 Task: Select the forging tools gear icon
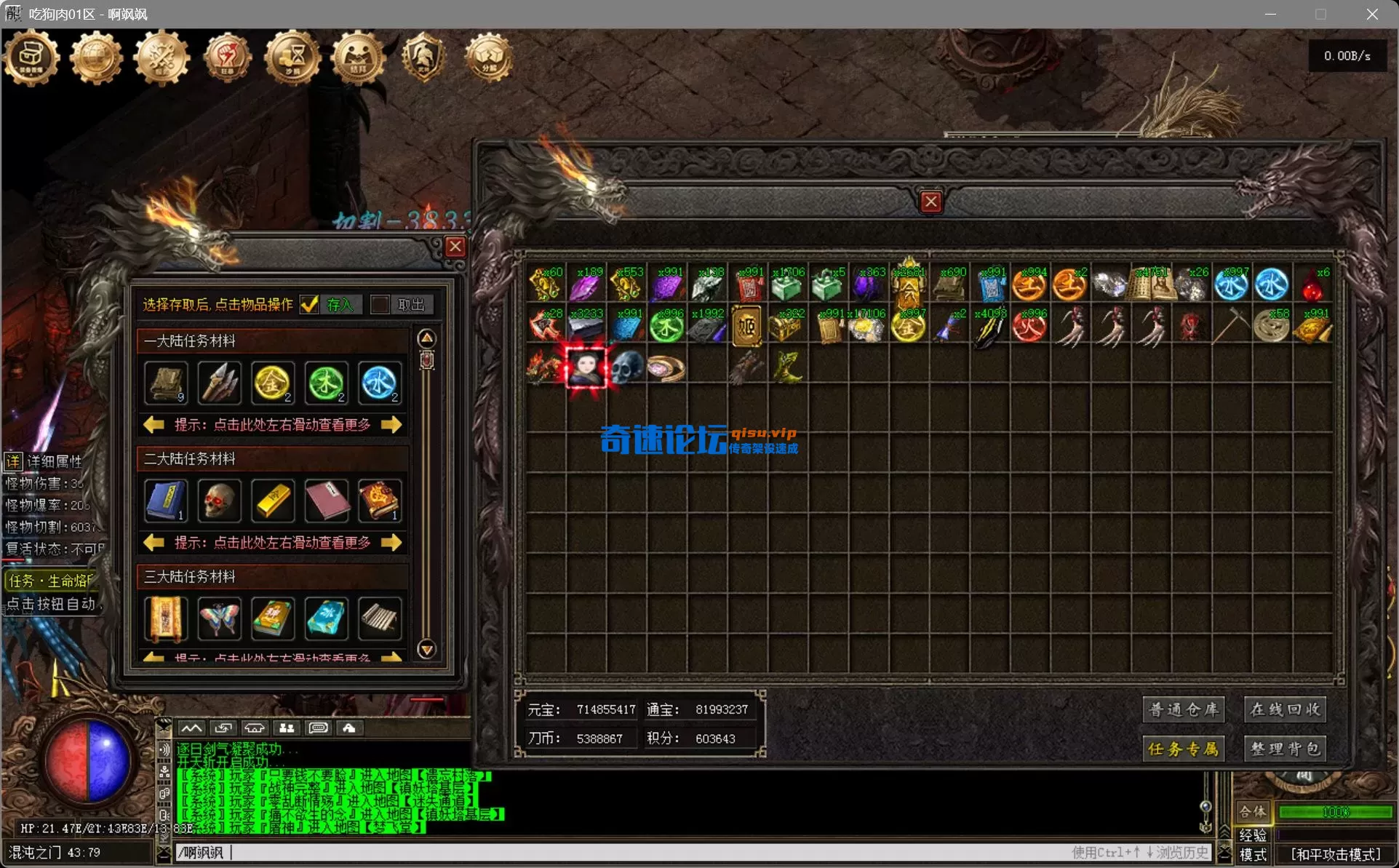click(162, 58)
